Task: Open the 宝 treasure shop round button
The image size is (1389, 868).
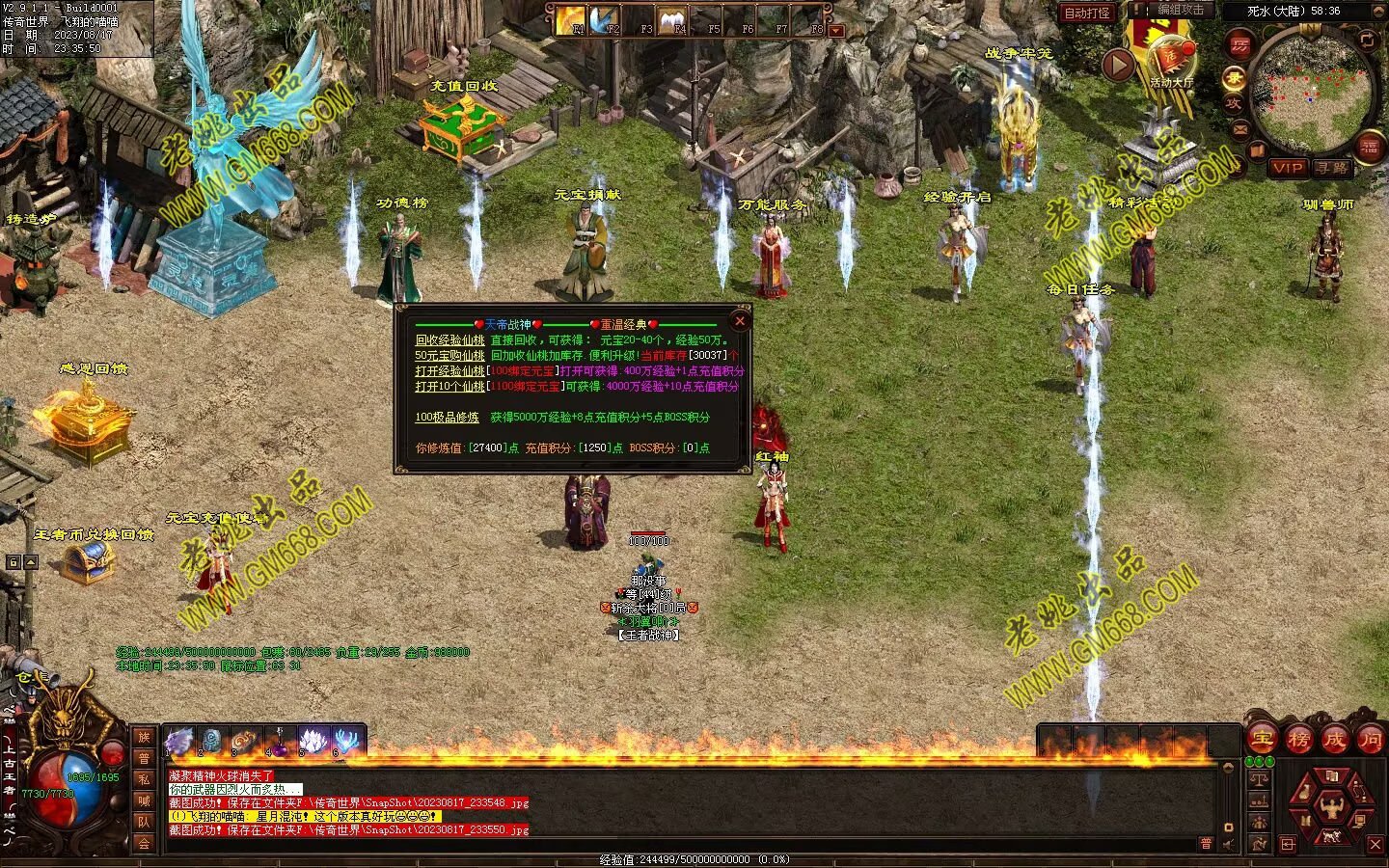Action: pos(1262,740)
